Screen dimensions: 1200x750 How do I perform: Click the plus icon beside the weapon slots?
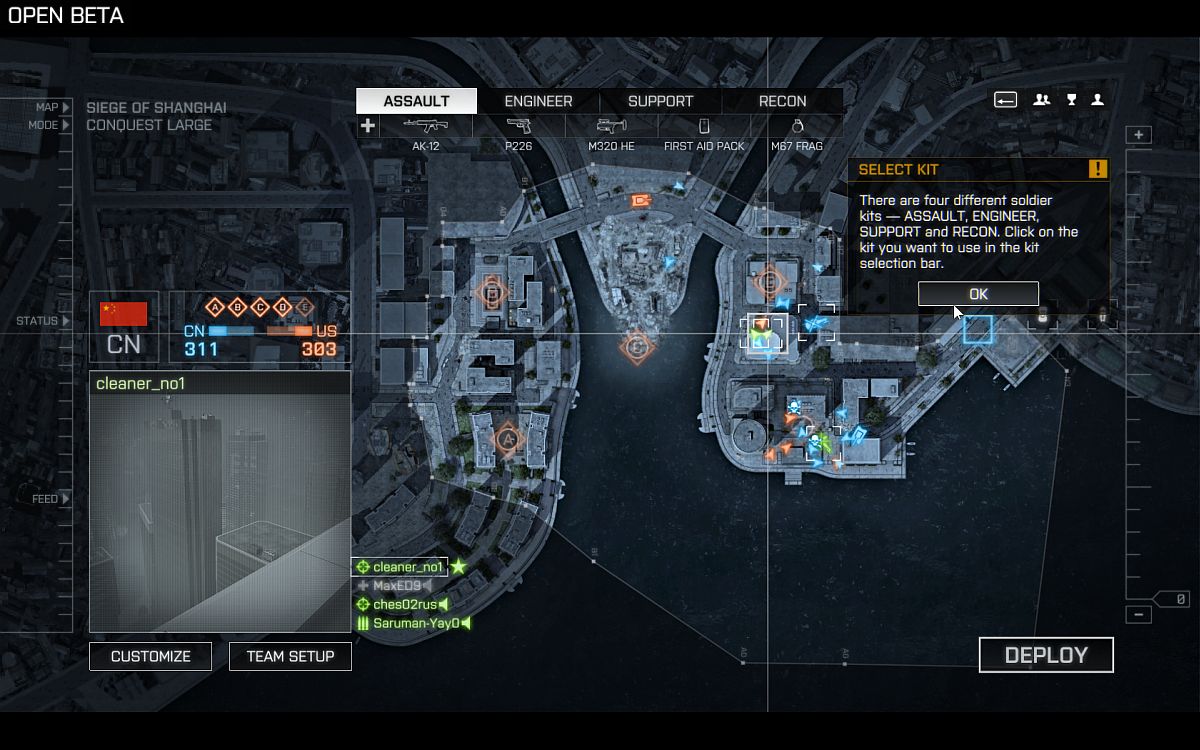click(368, 126)
